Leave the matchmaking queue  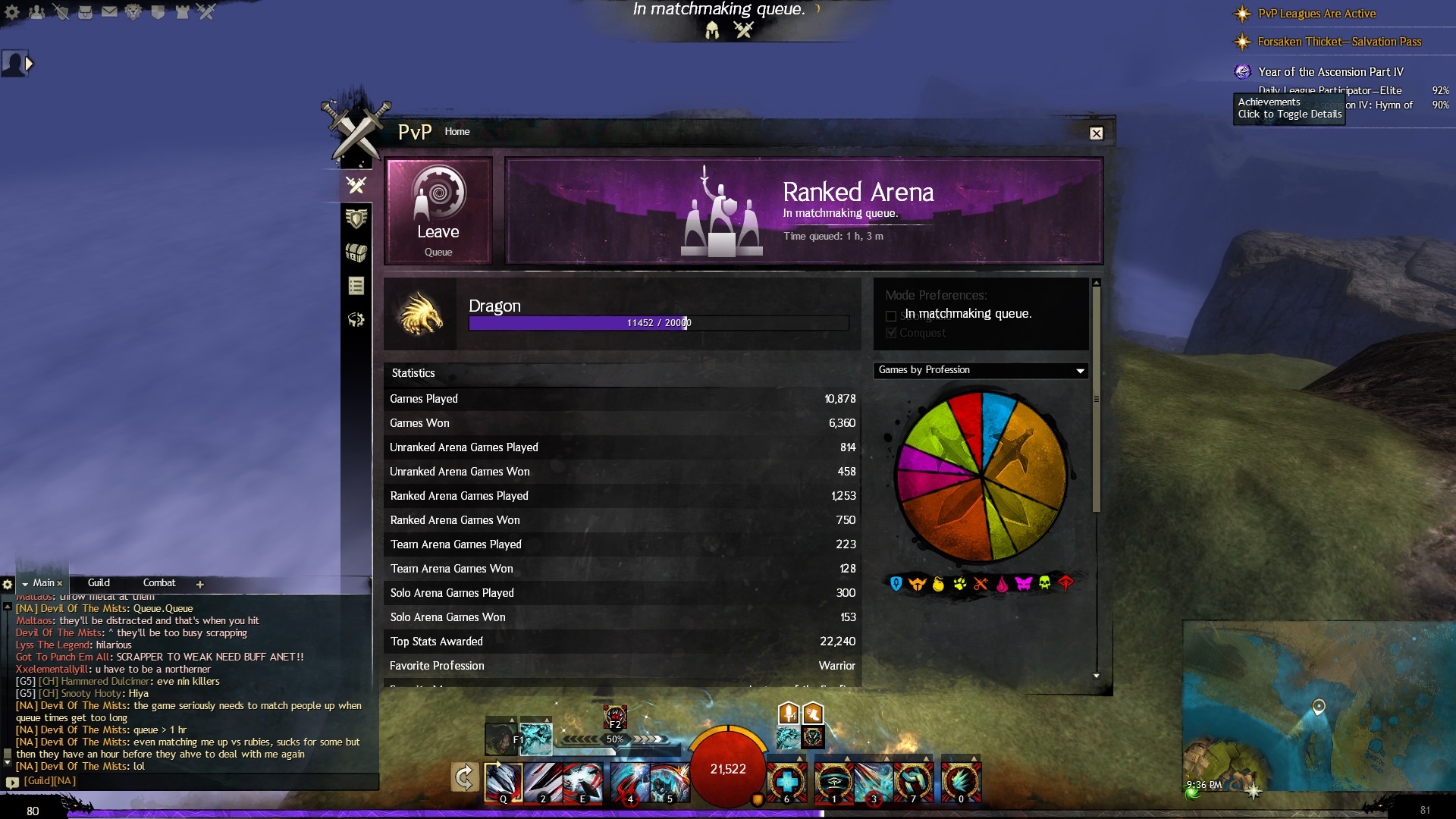[438, 211]
